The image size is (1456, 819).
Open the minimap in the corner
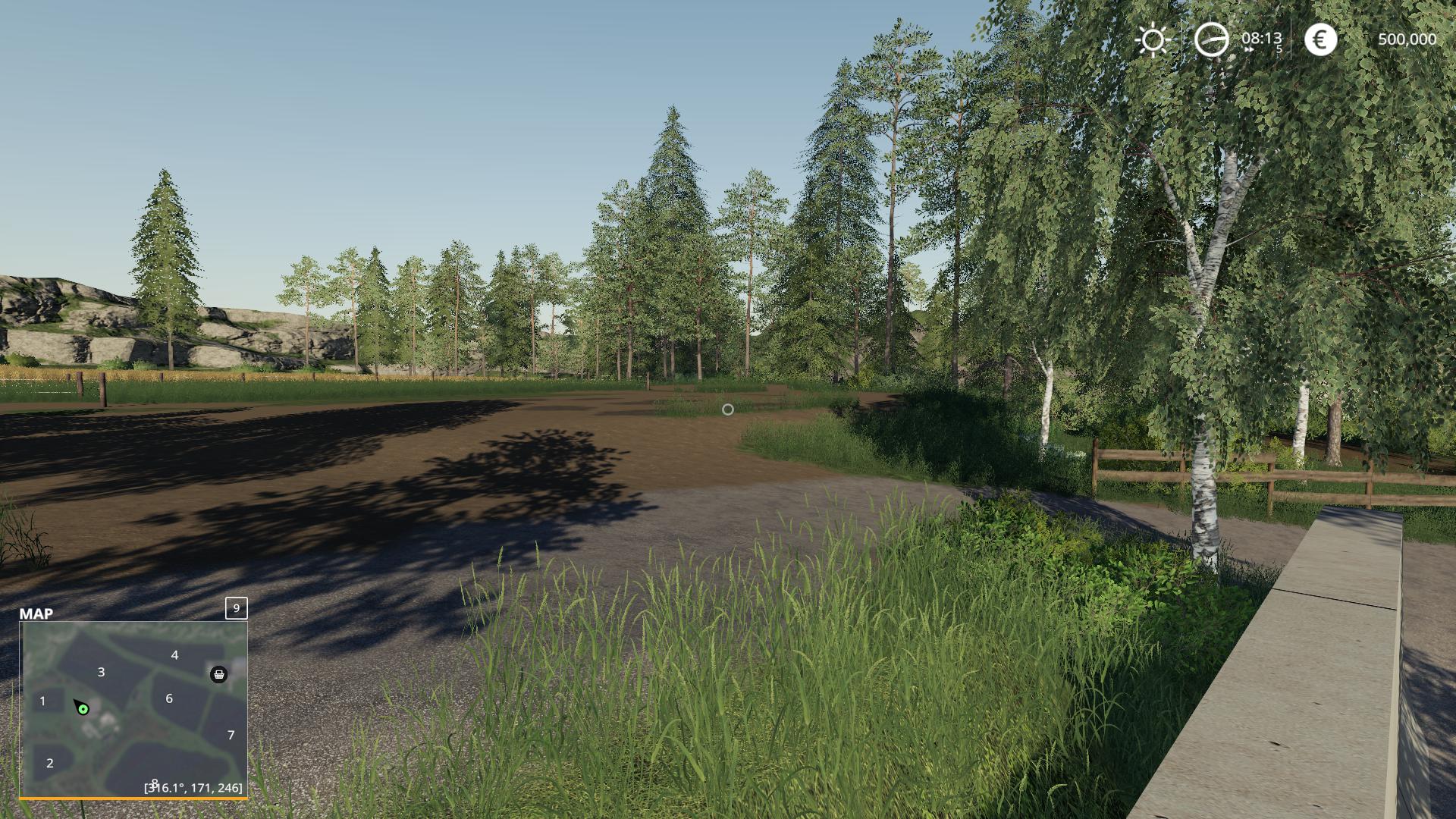[x=133, y=709]
